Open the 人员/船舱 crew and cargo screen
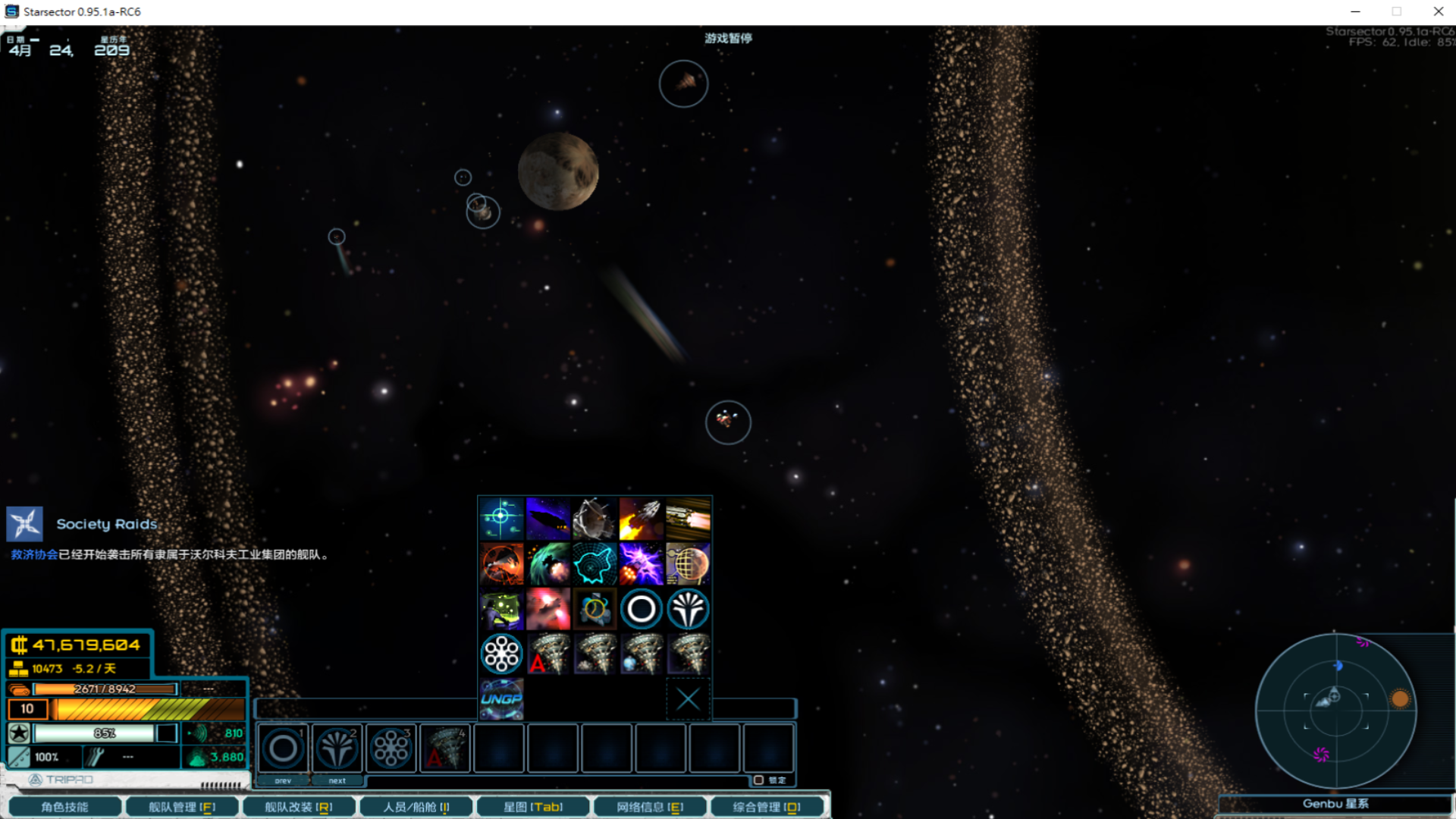 tap(416, 807)
